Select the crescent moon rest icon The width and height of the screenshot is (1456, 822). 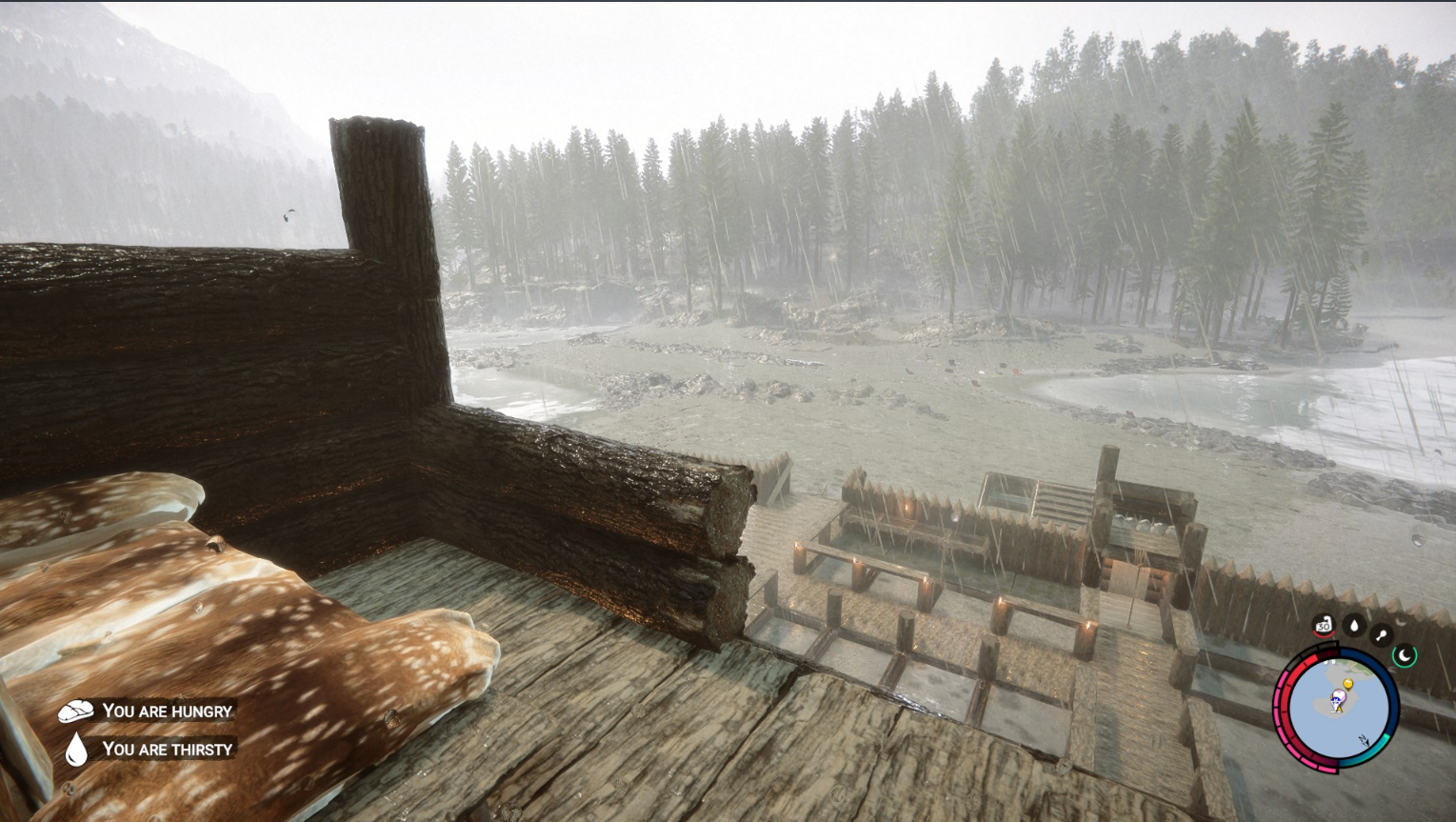(x=1405, y=654)
